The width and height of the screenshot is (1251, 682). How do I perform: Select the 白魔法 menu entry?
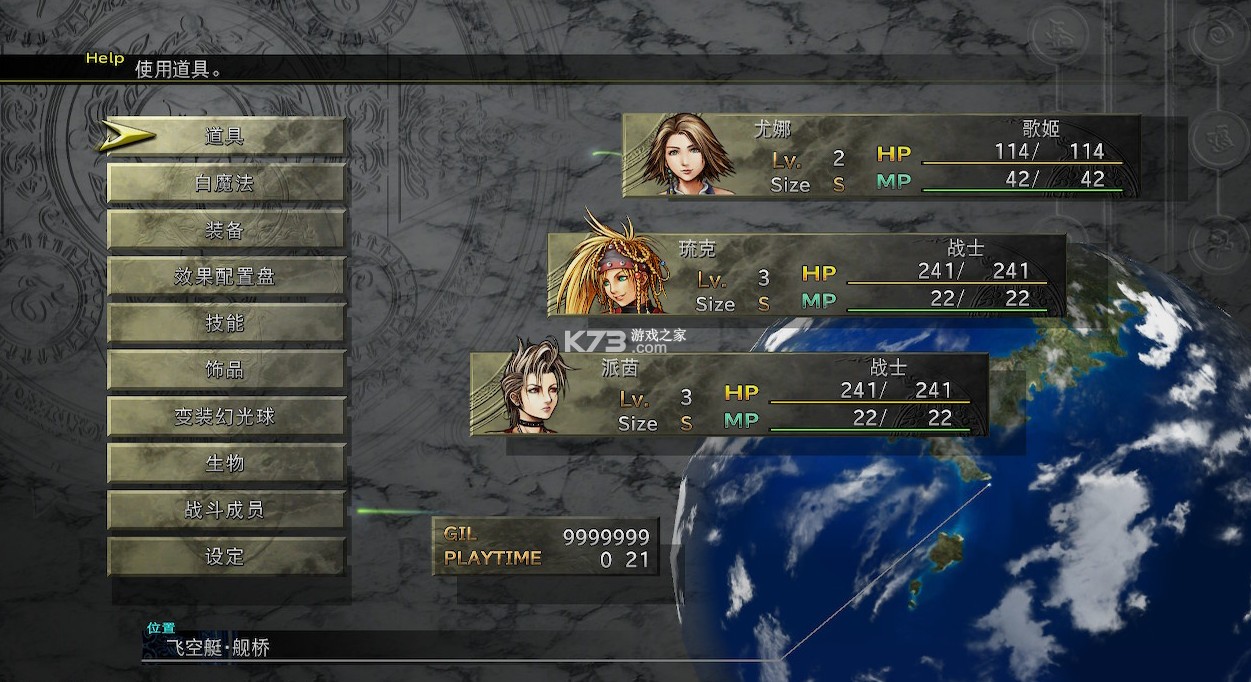point(225,184)
